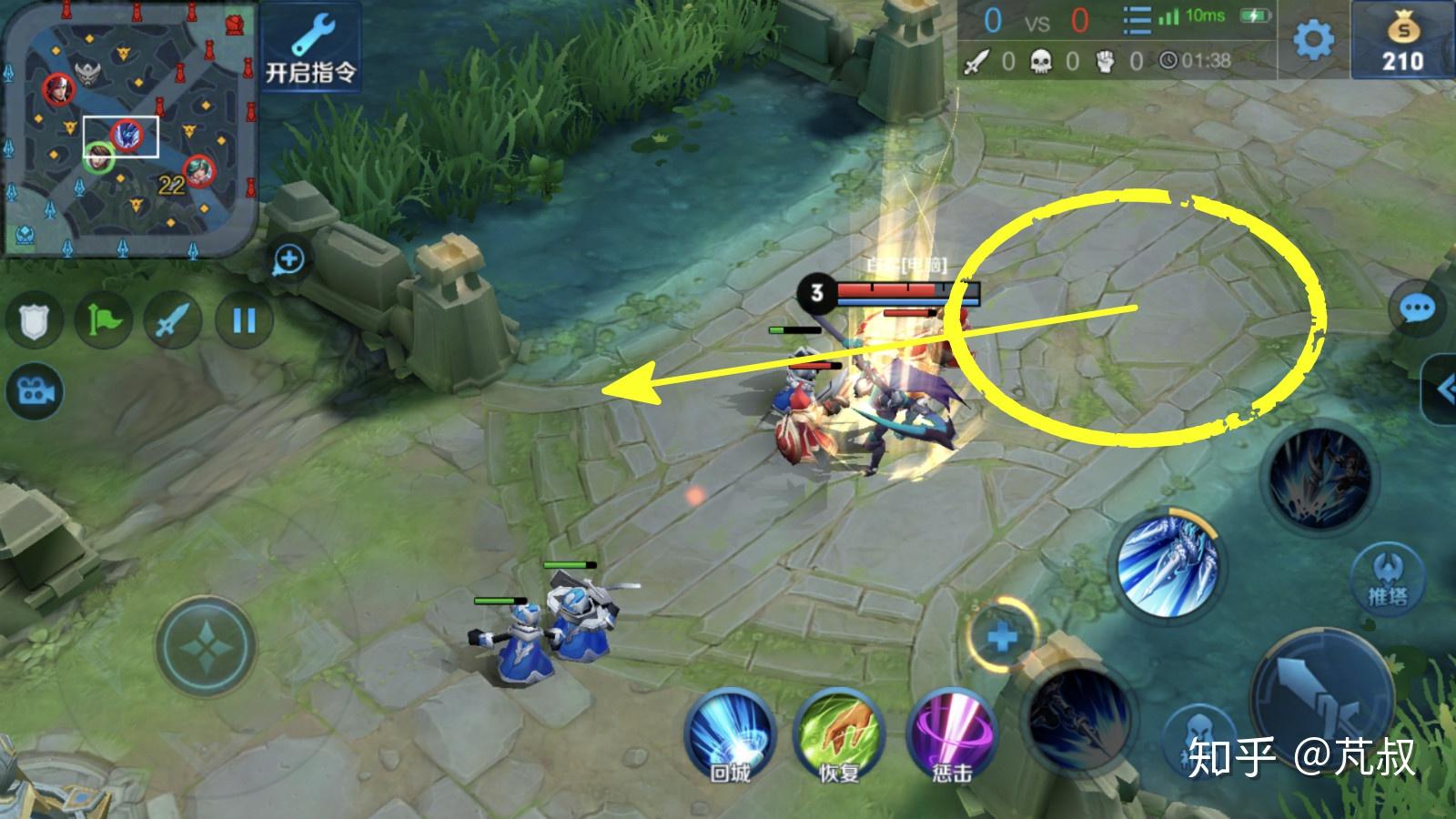Image resolution: width=1456 pixels, height=819 pixels.
Task: Click the skill plus upgrade button
Action: click(x=1002, y=635)
